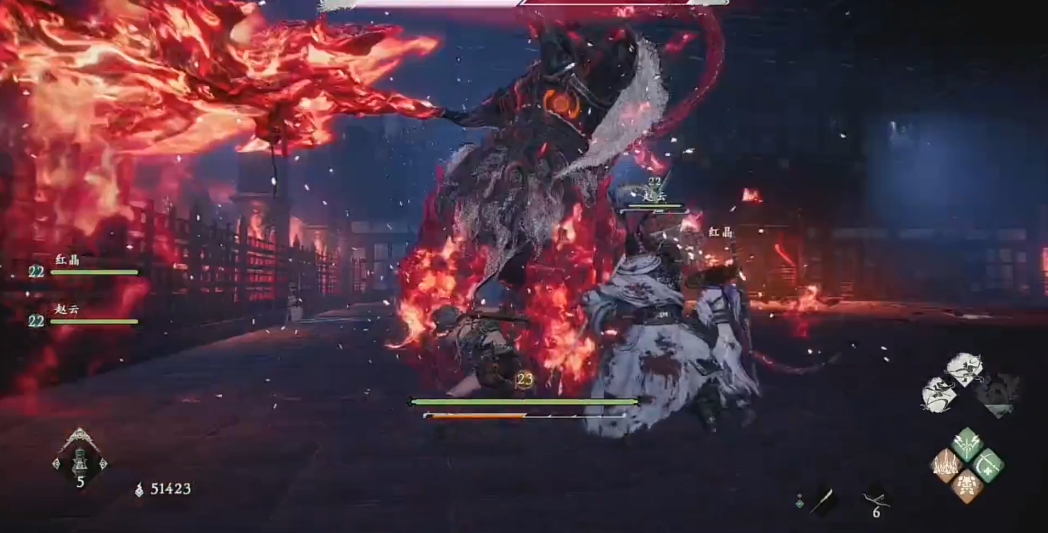Viewport: 1048px width, 533px height.
Task: Select the bow ranged weapon slot
Action: point(875,498)
